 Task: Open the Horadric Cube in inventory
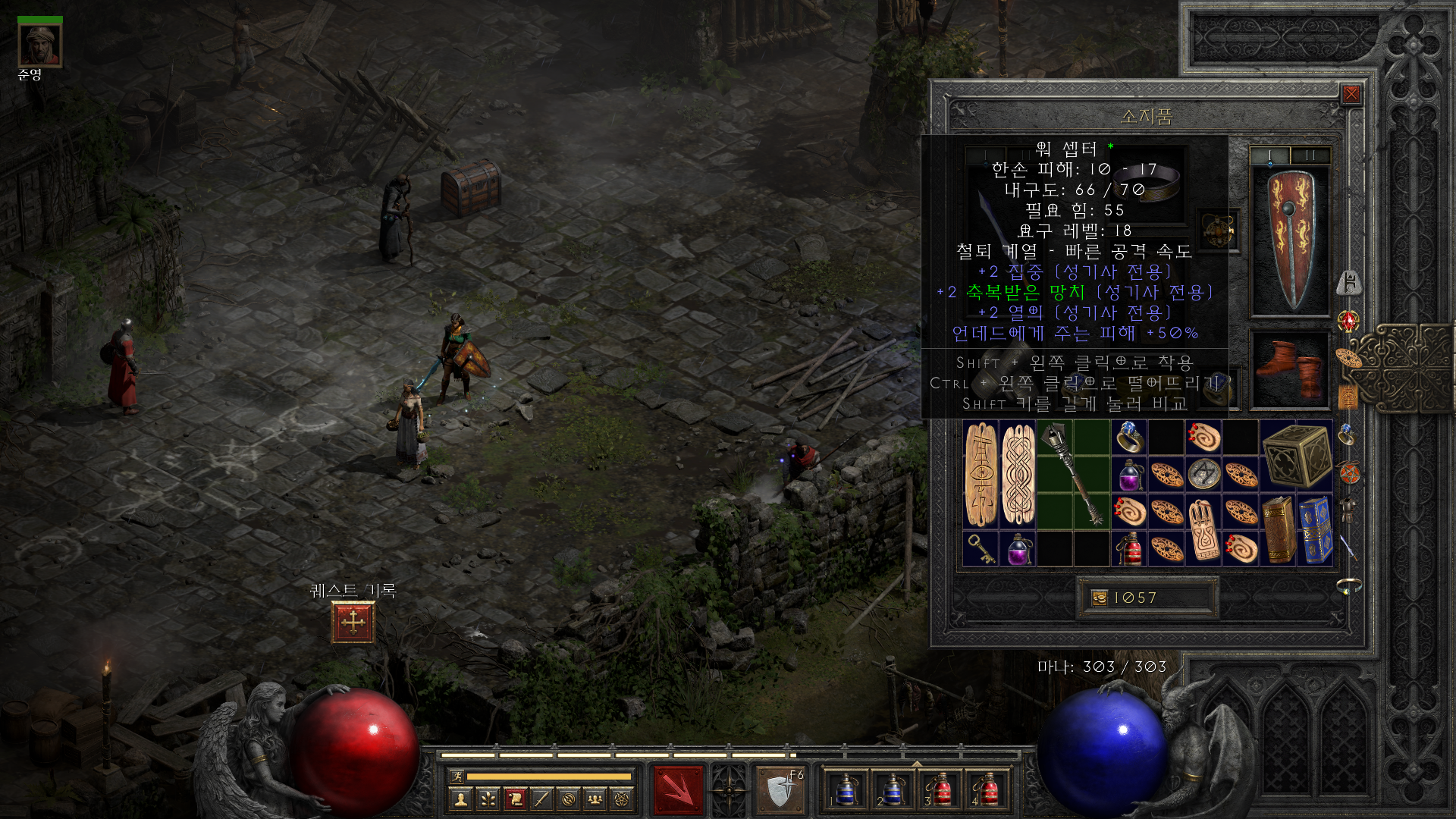(x=1296, y=457)
